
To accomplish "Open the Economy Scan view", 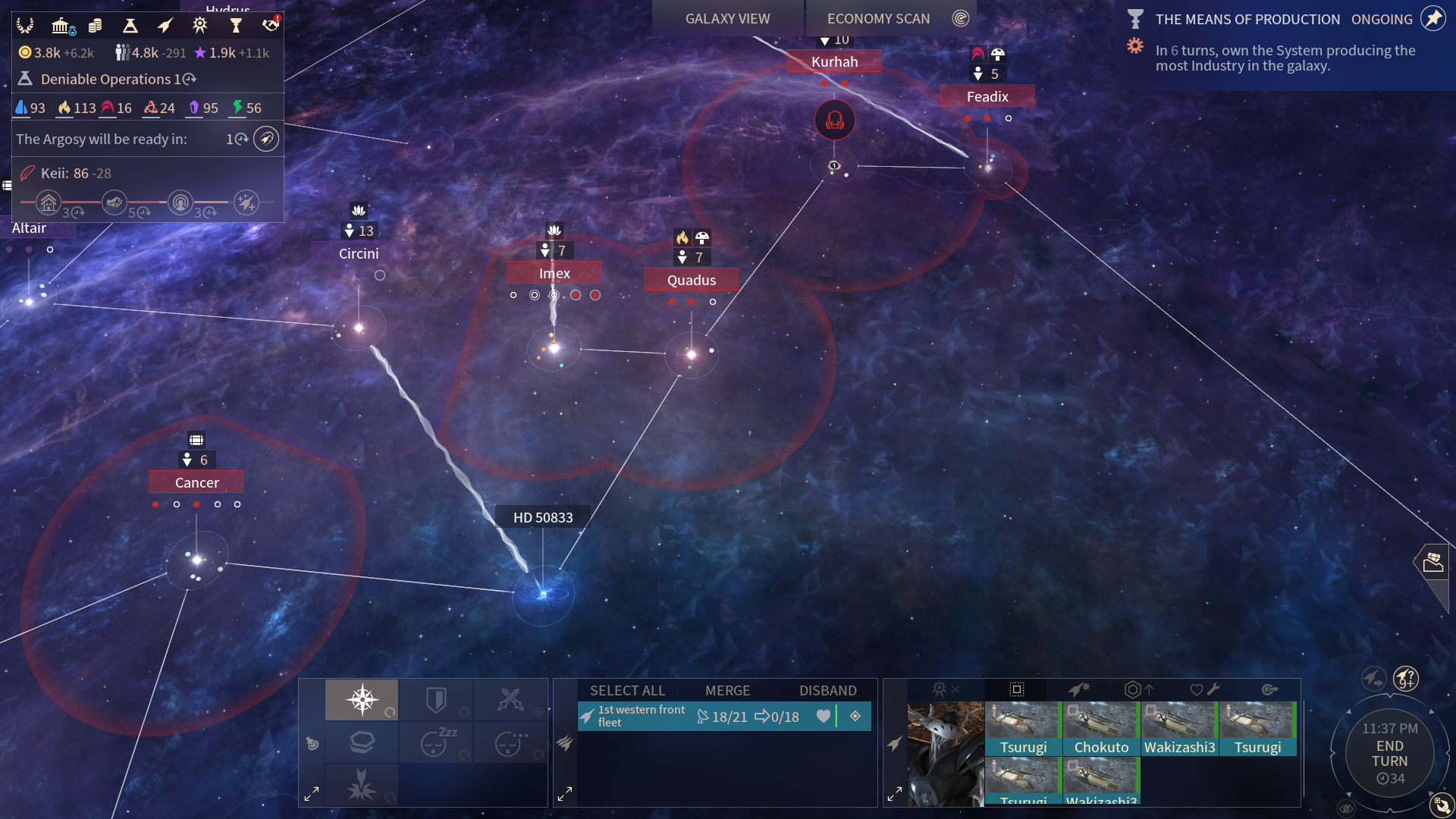I will [x=878, y=19].
